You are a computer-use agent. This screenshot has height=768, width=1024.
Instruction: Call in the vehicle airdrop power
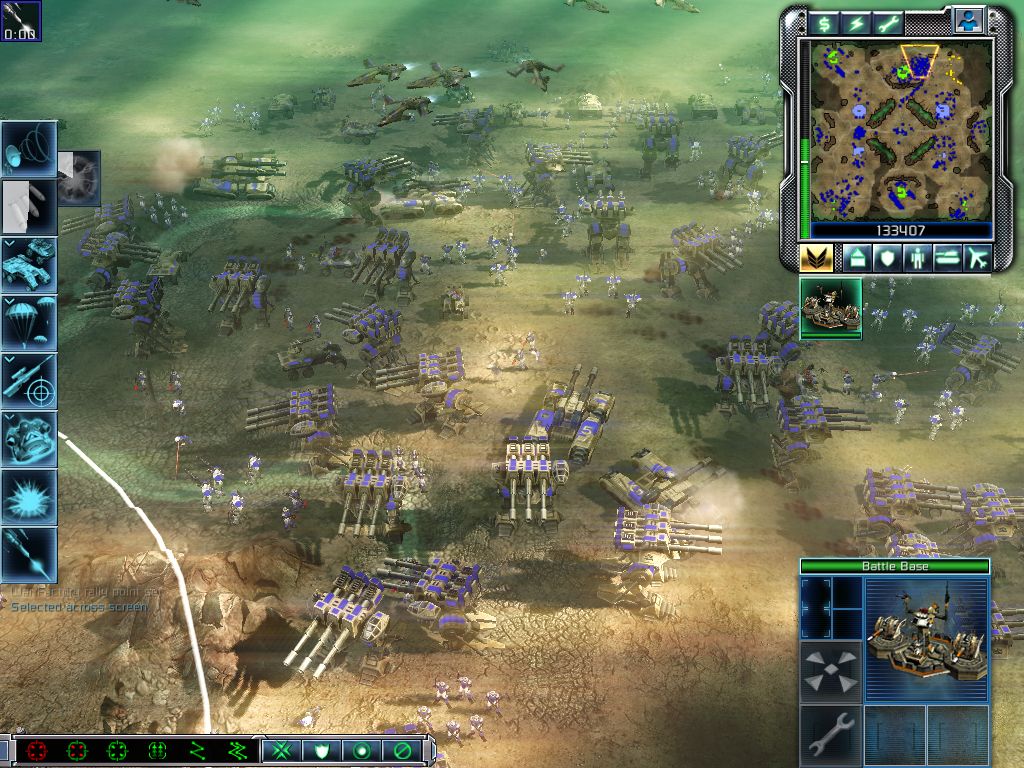click(29, 265)
